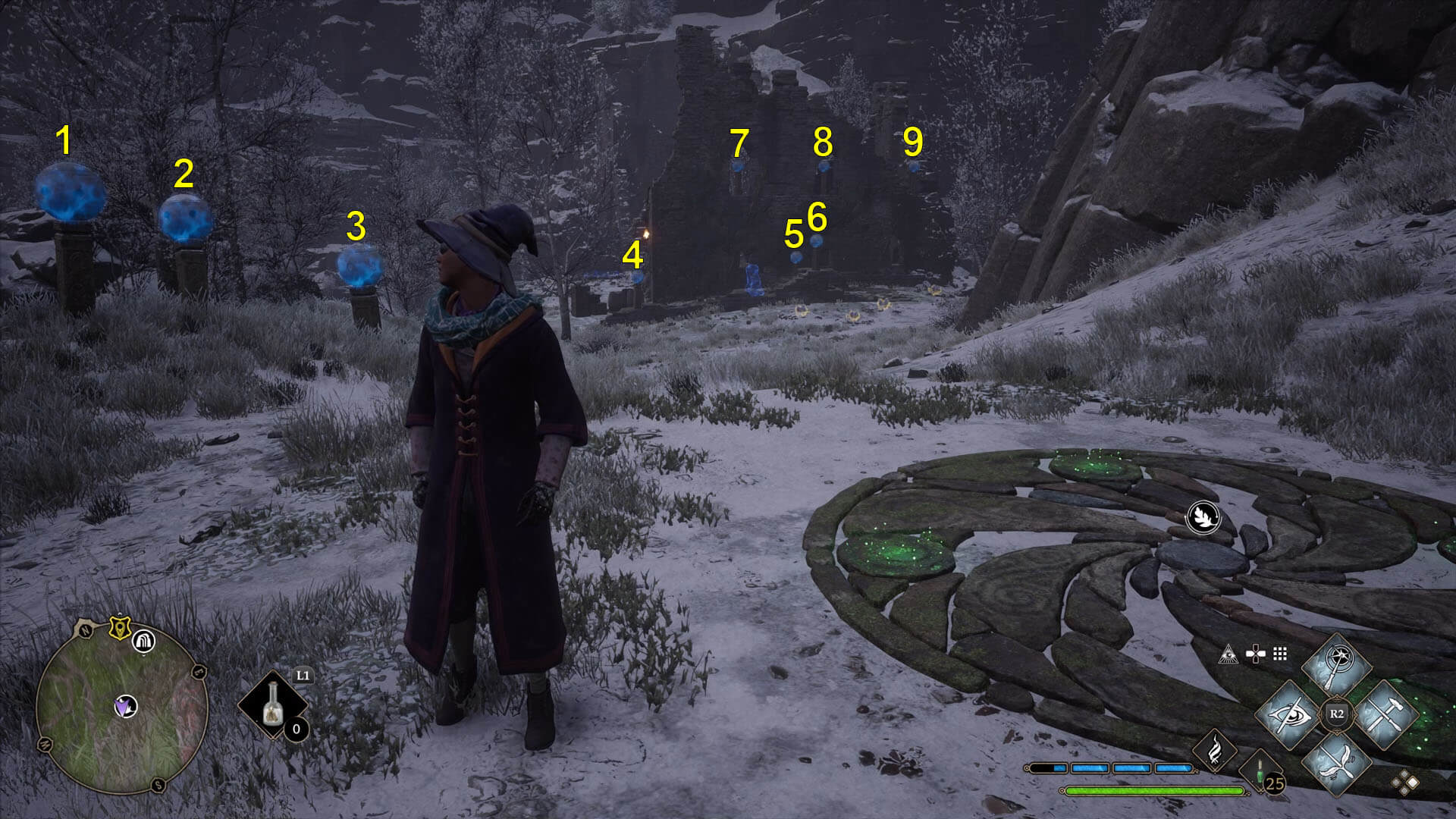Select the crossed-eye Disillusionment spell icon

click(x=1291, y=715)
